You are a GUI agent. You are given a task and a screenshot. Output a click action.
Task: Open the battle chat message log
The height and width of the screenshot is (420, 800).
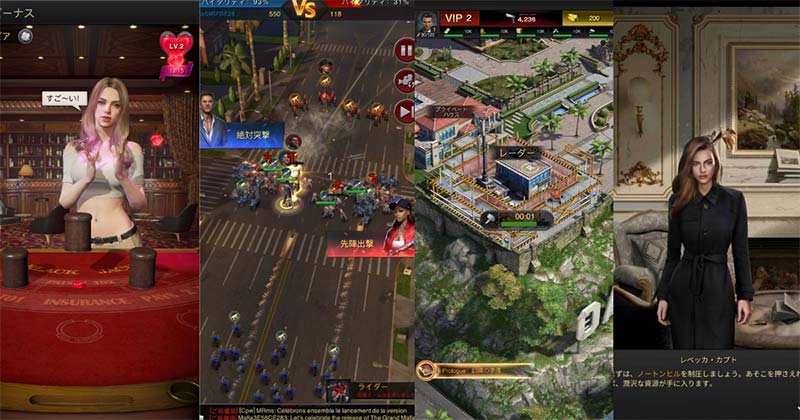pos(305,411)
